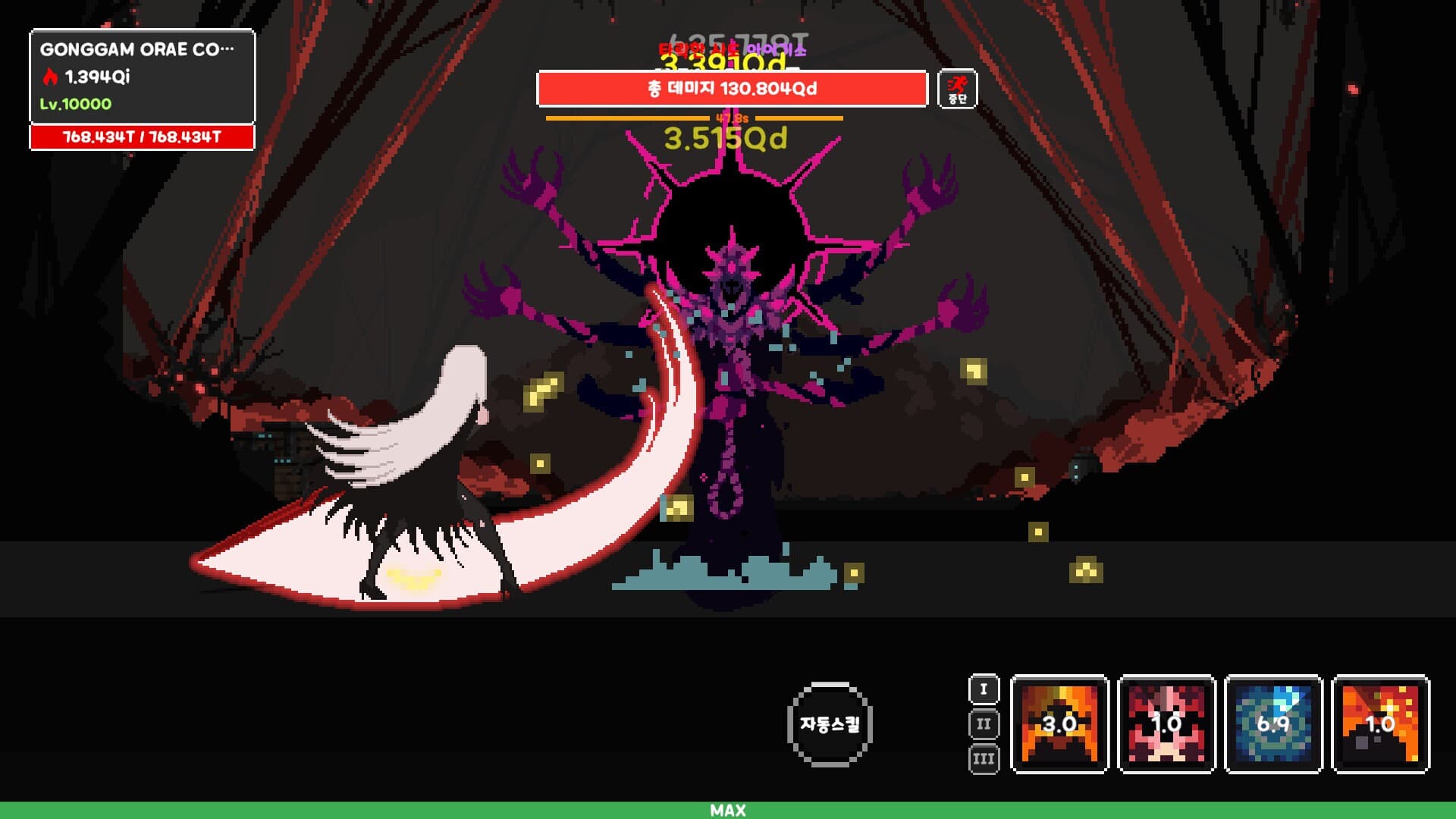
Task: Activate the pink-red skill icon
Action: pos(1167,724)
